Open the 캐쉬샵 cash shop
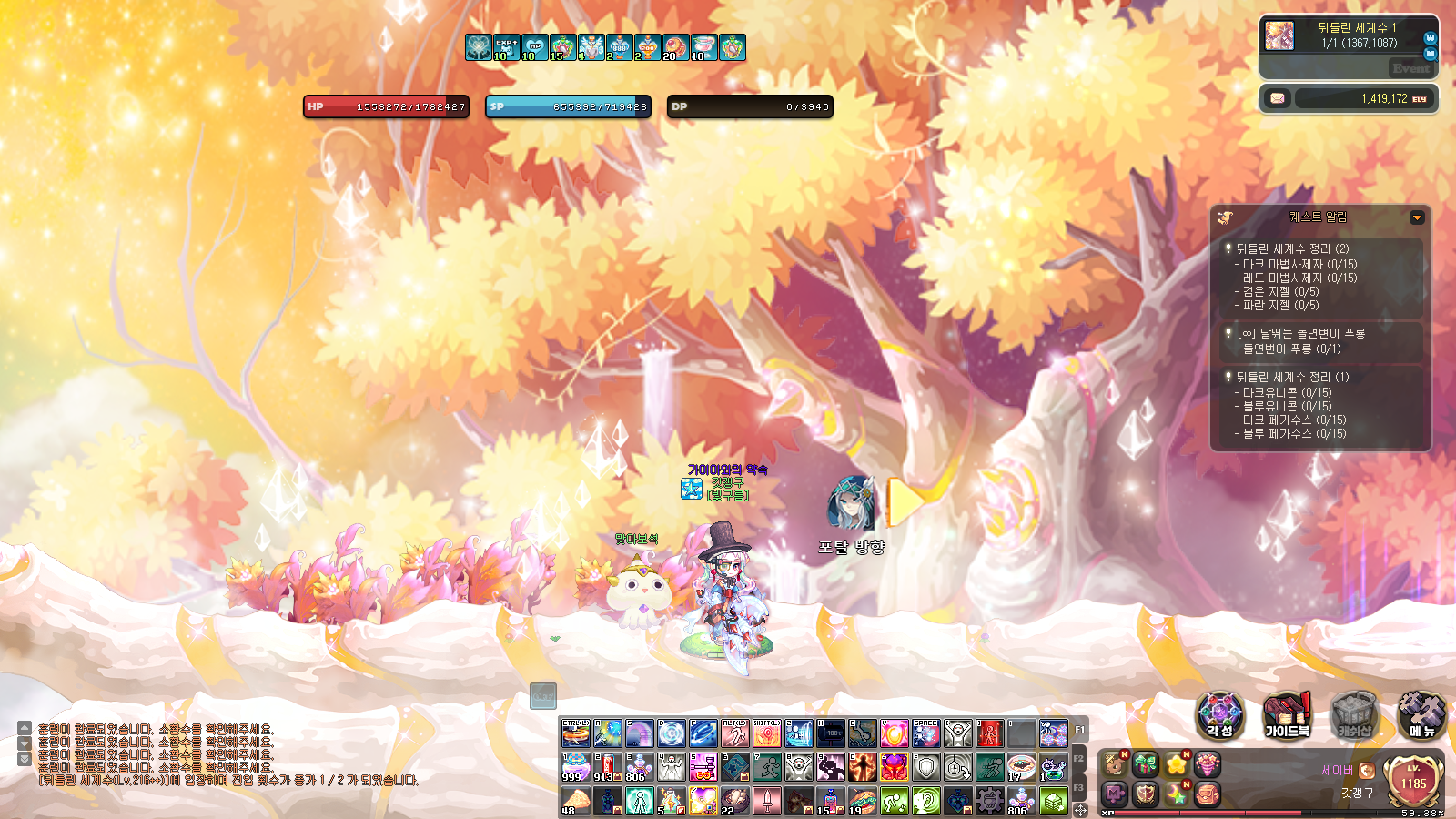The image size is (1456, 819). (x=1354, y=714)
